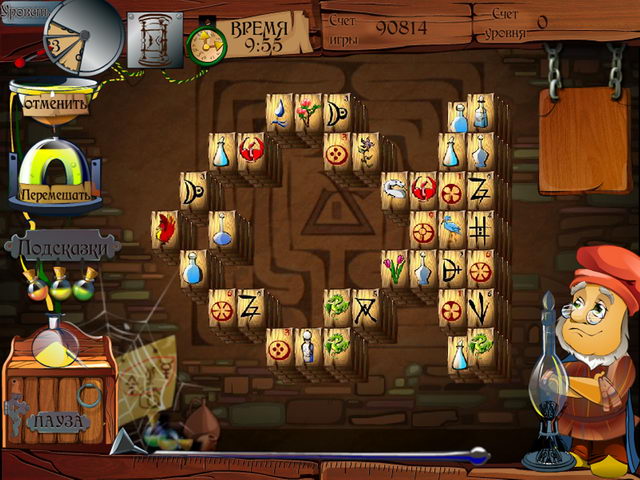Select the blue heron bird tile

pos(452,228)
